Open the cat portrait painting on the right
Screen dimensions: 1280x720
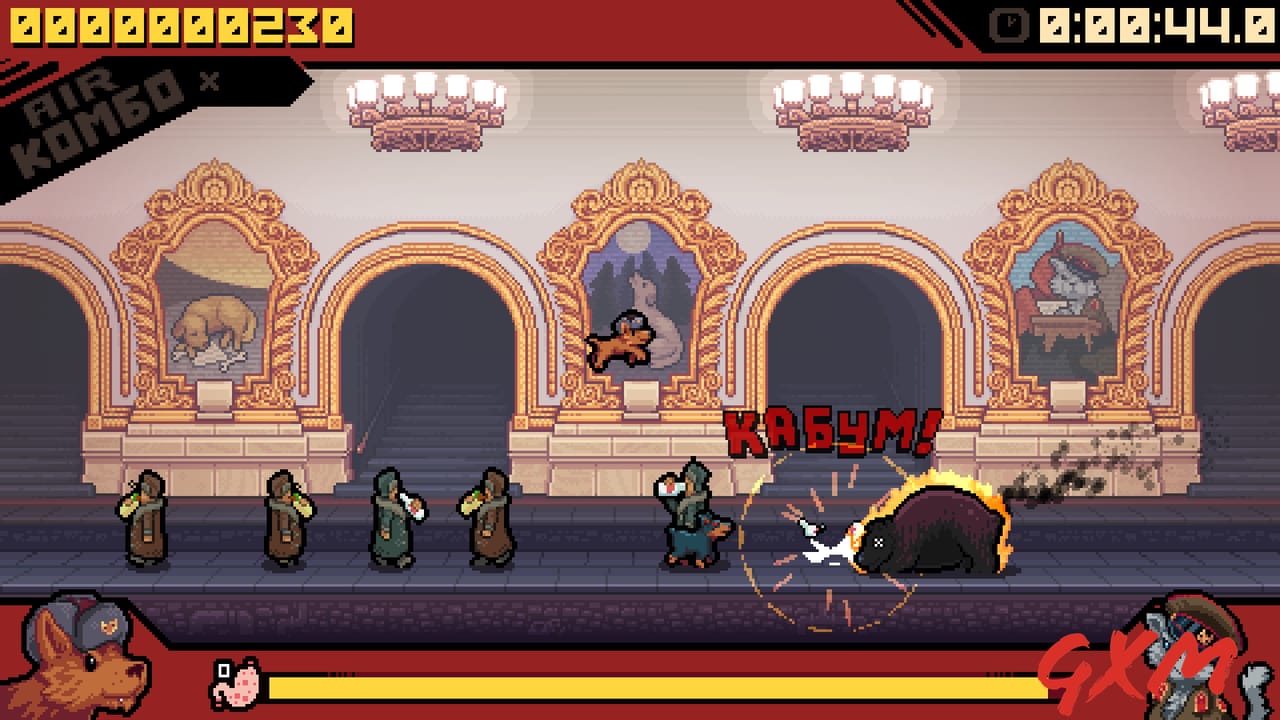[x=1075, y=285]
